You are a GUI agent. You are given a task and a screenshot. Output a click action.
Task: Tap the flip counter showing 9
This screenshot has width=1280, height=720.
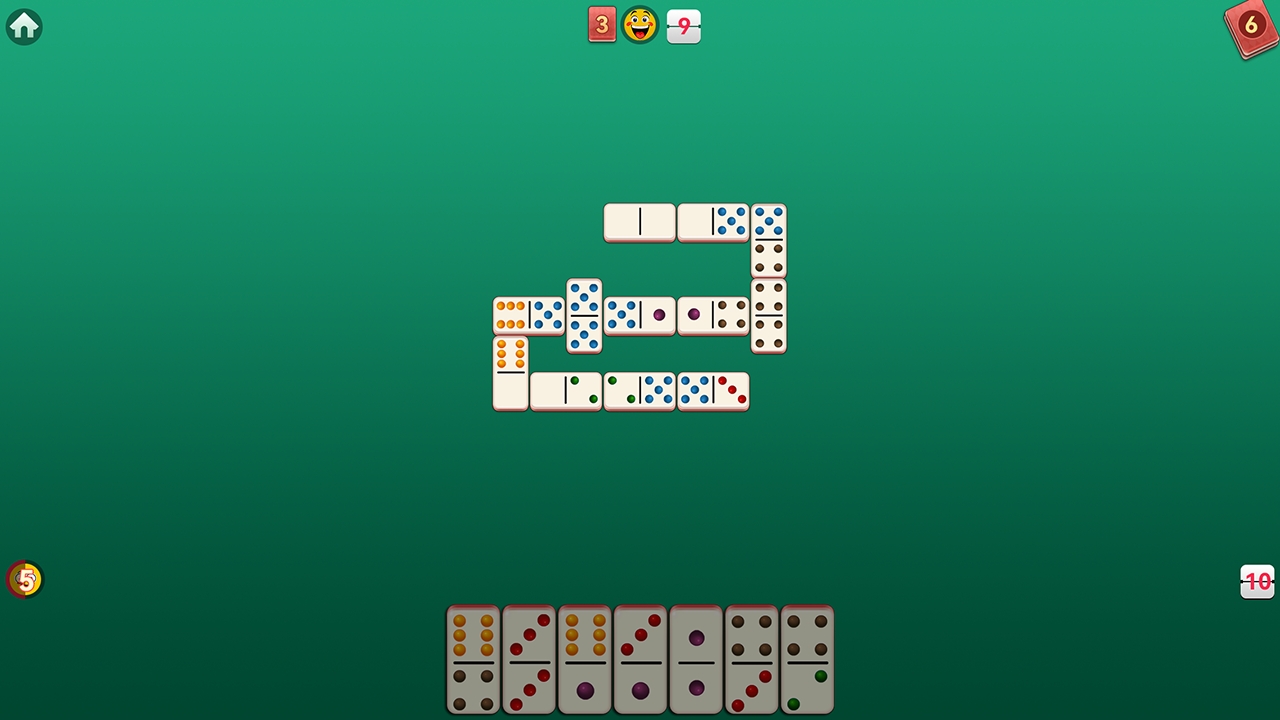pos(683,25)
